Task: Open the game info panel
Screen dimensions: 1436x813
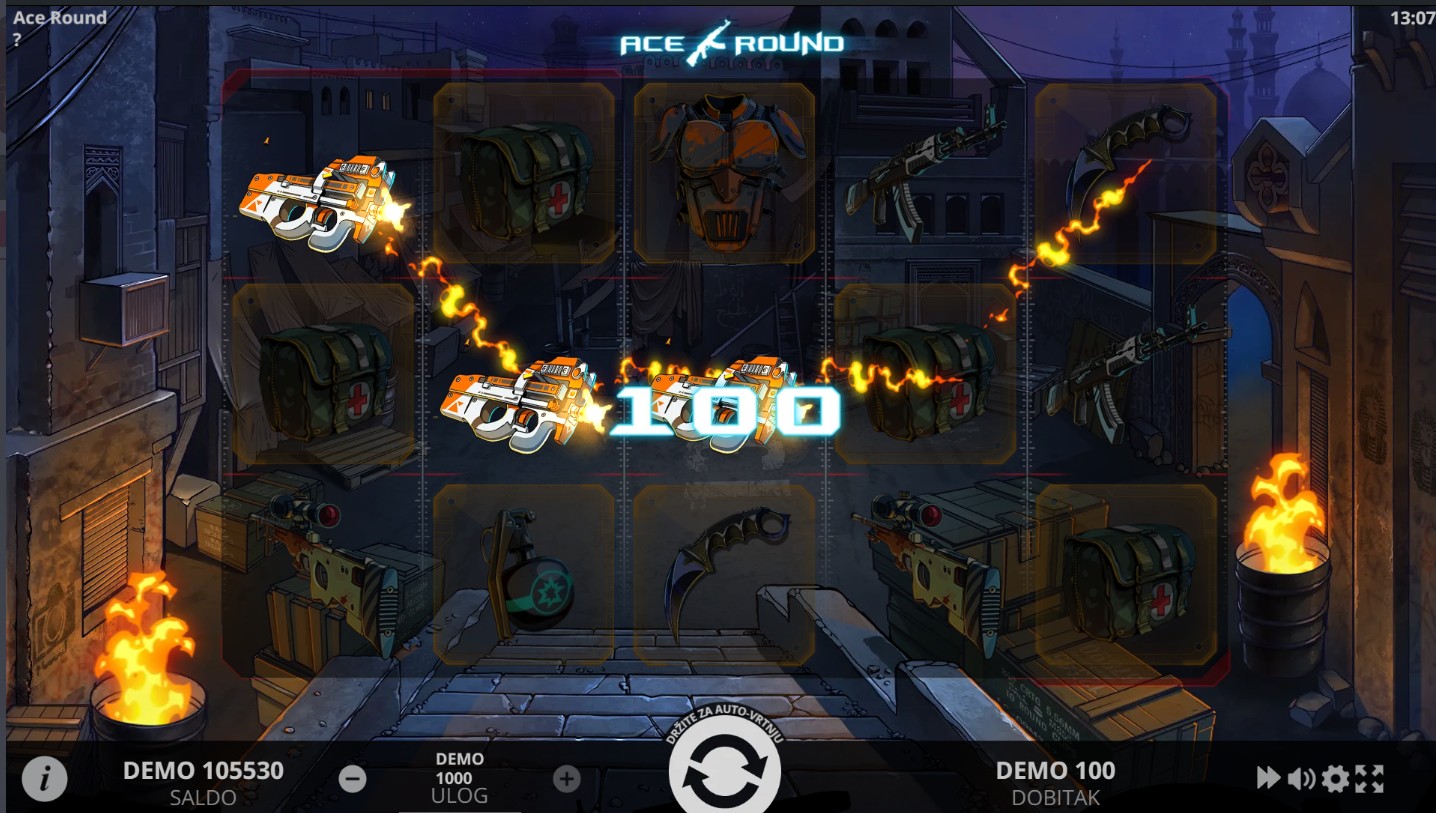Action: (x=44, y=779)
